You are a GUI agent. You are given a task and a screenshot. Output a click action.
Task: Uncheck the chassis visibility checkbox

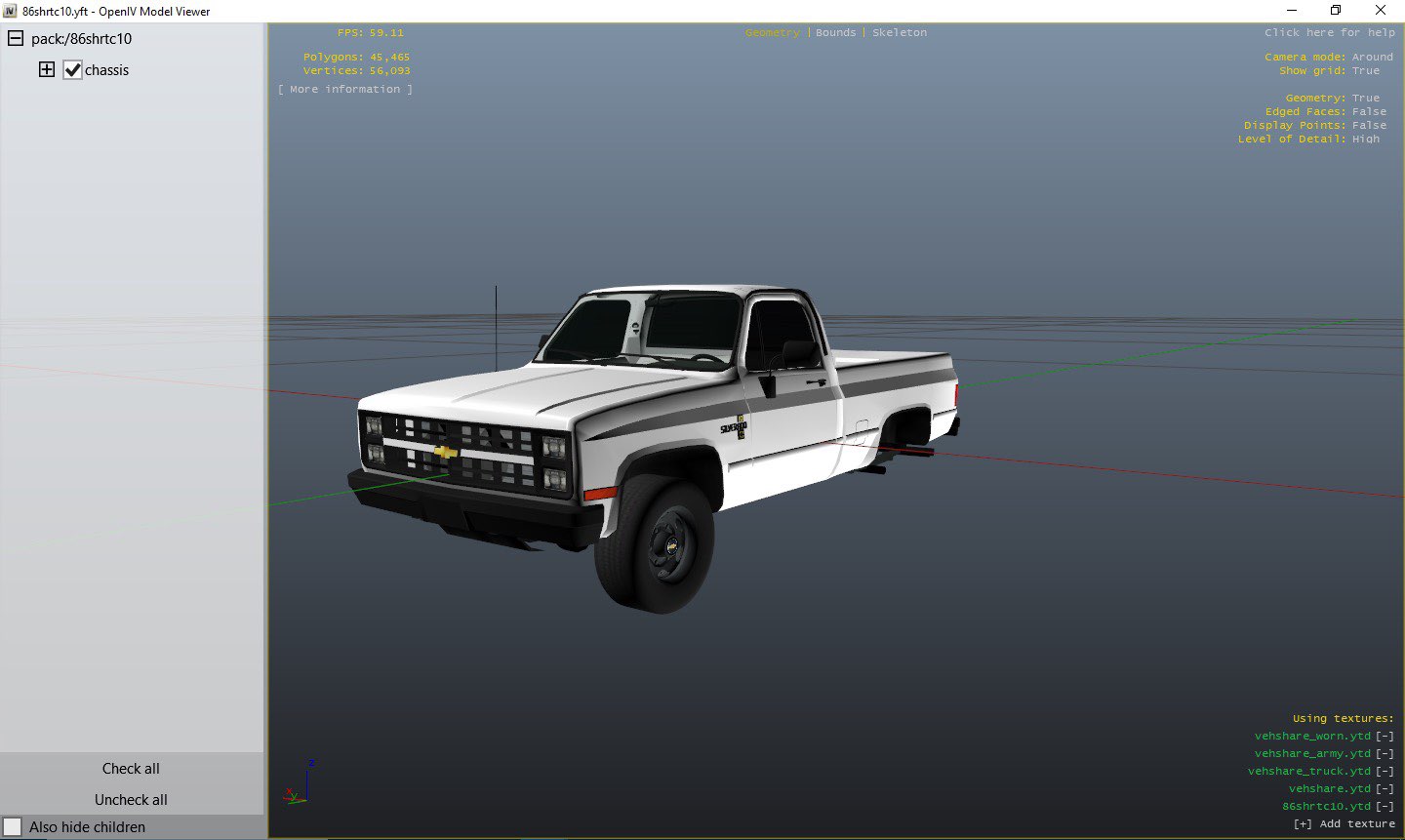point(72,69)
